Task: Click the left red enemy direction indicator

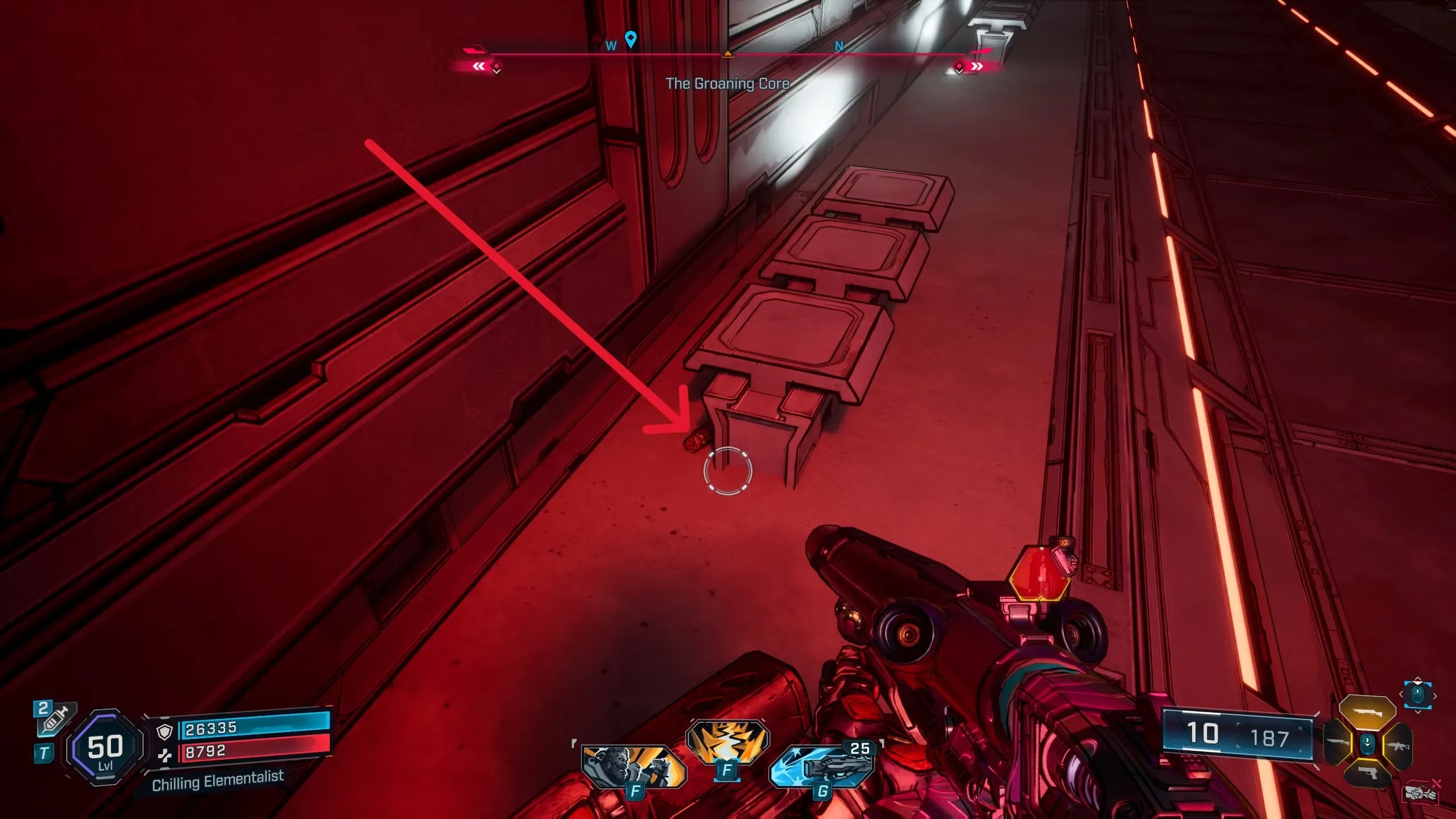Action: click(x=481, y=67)
